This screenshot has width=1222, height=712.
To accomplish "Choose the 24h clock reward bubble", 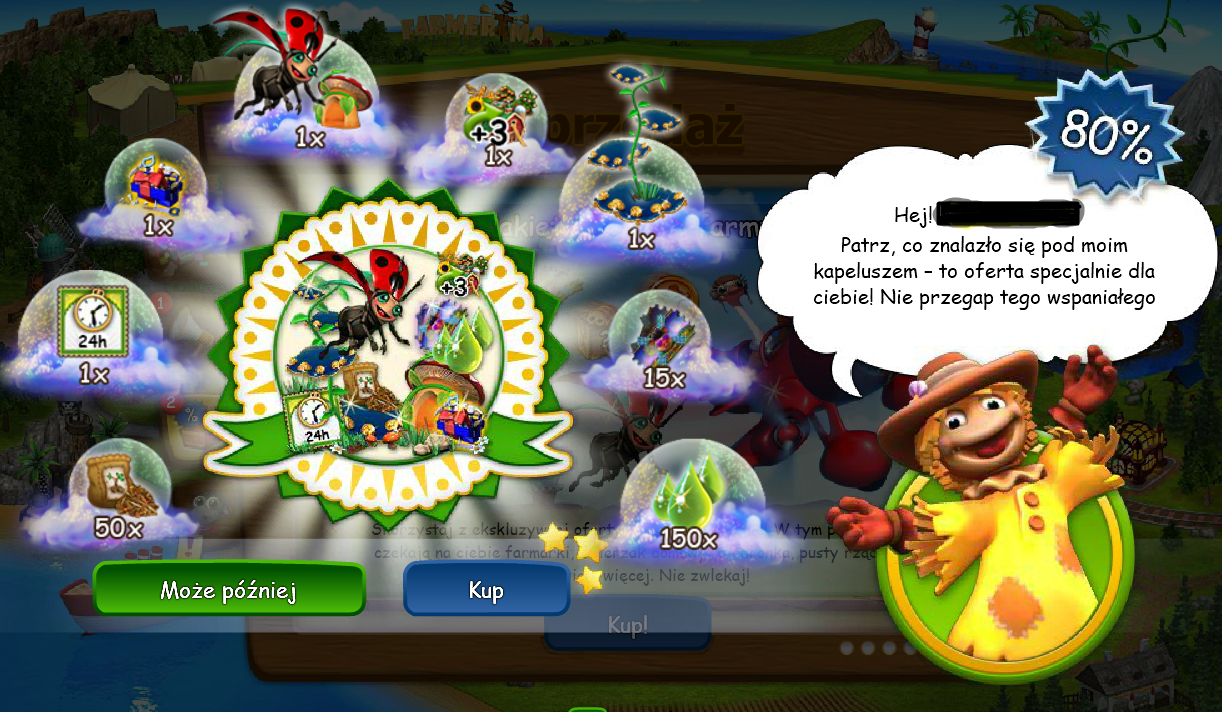I will point(95,330).
